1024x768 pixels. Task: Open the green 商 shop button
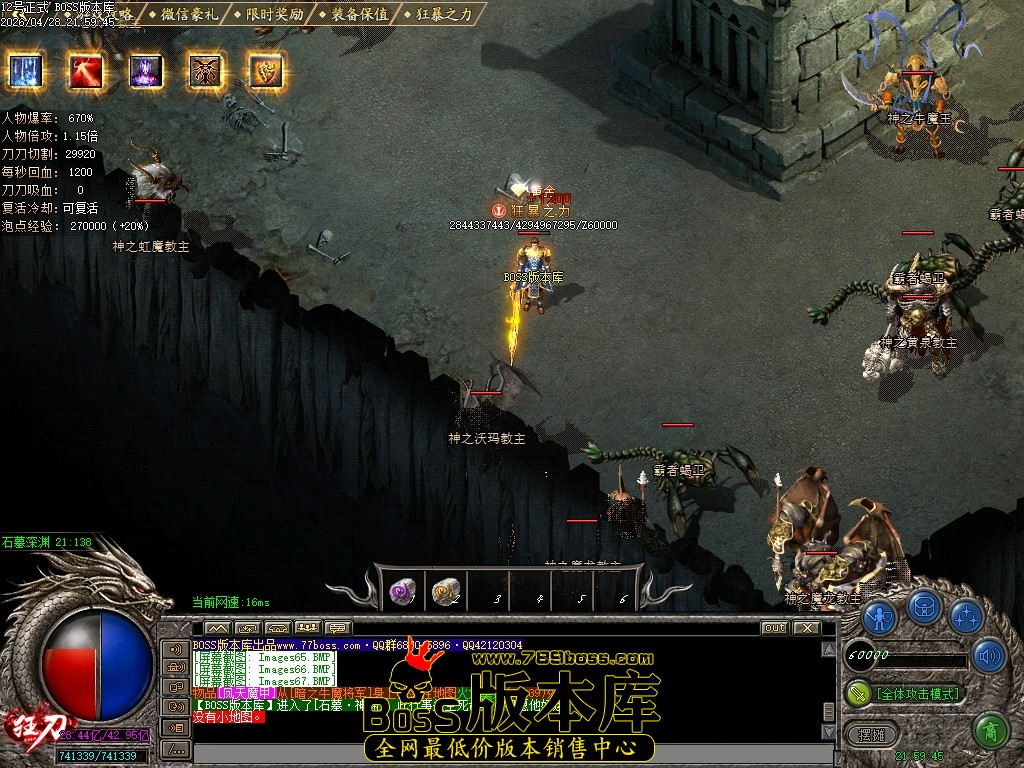990,731
